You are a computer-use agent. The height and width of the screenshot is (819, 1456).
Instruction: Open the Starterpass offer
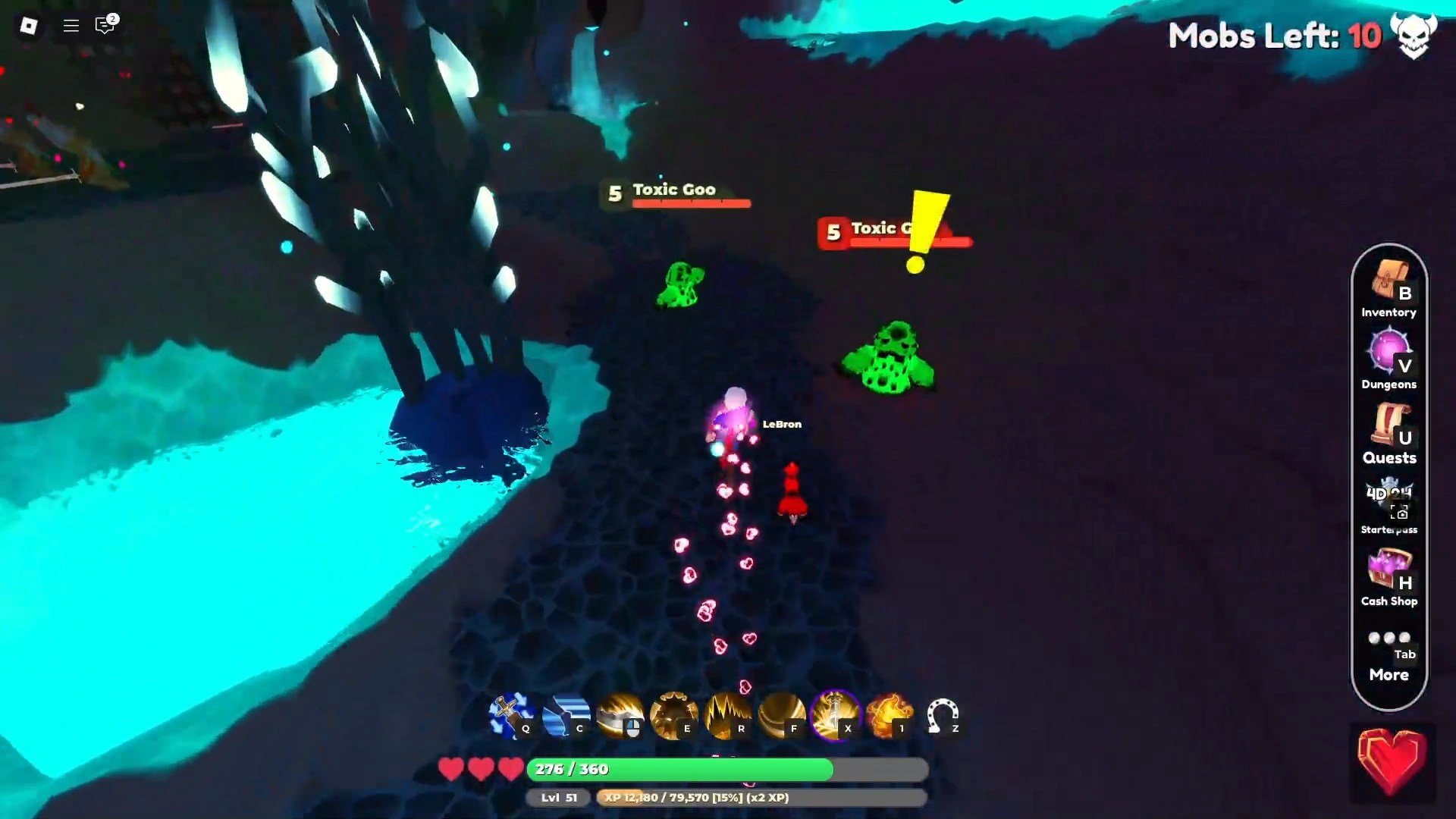pos(1389,504)
